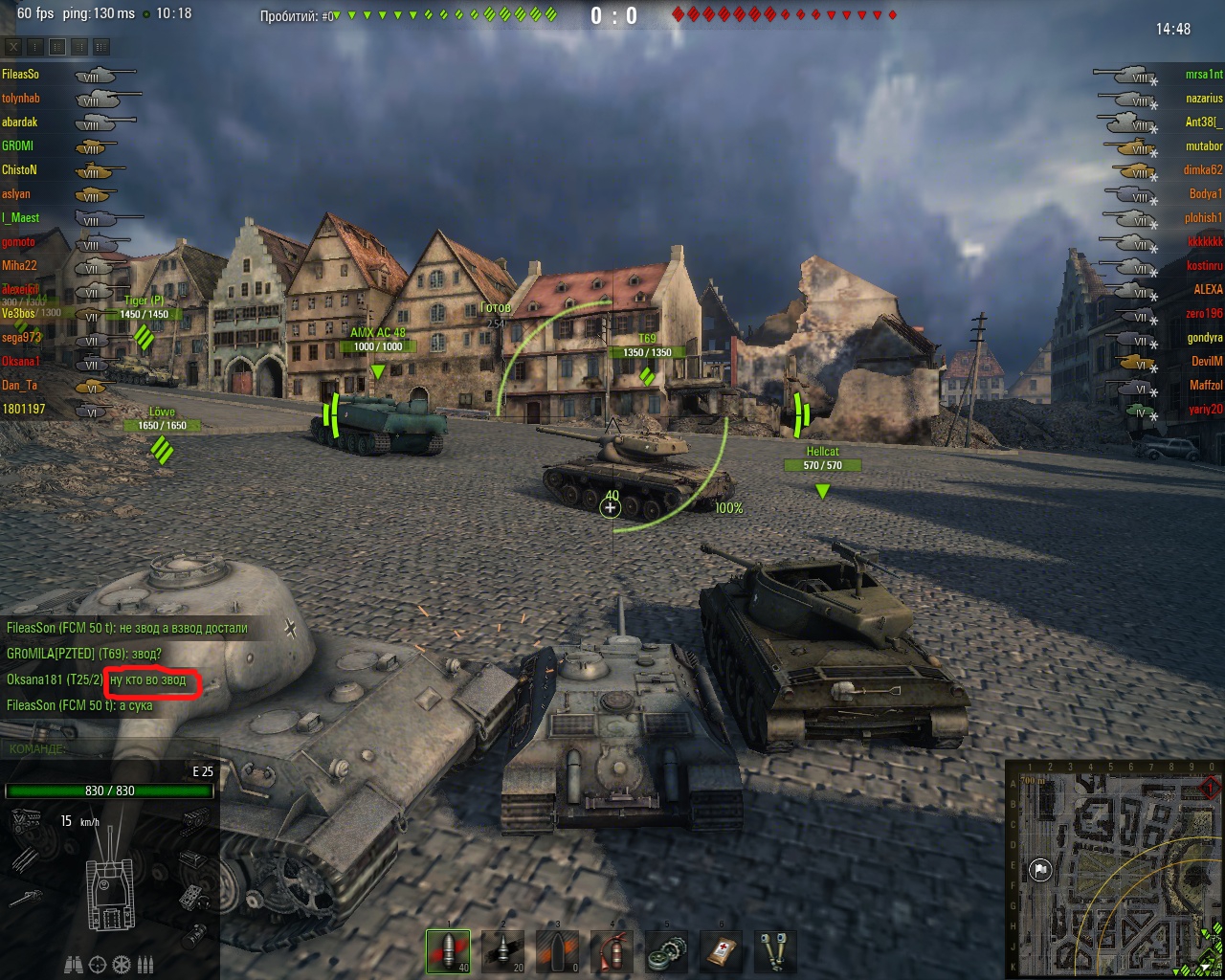This screenshot has width=1225, height=980.
Task: Select player FileasSo in the allied team list
Action: pos(20,75)
